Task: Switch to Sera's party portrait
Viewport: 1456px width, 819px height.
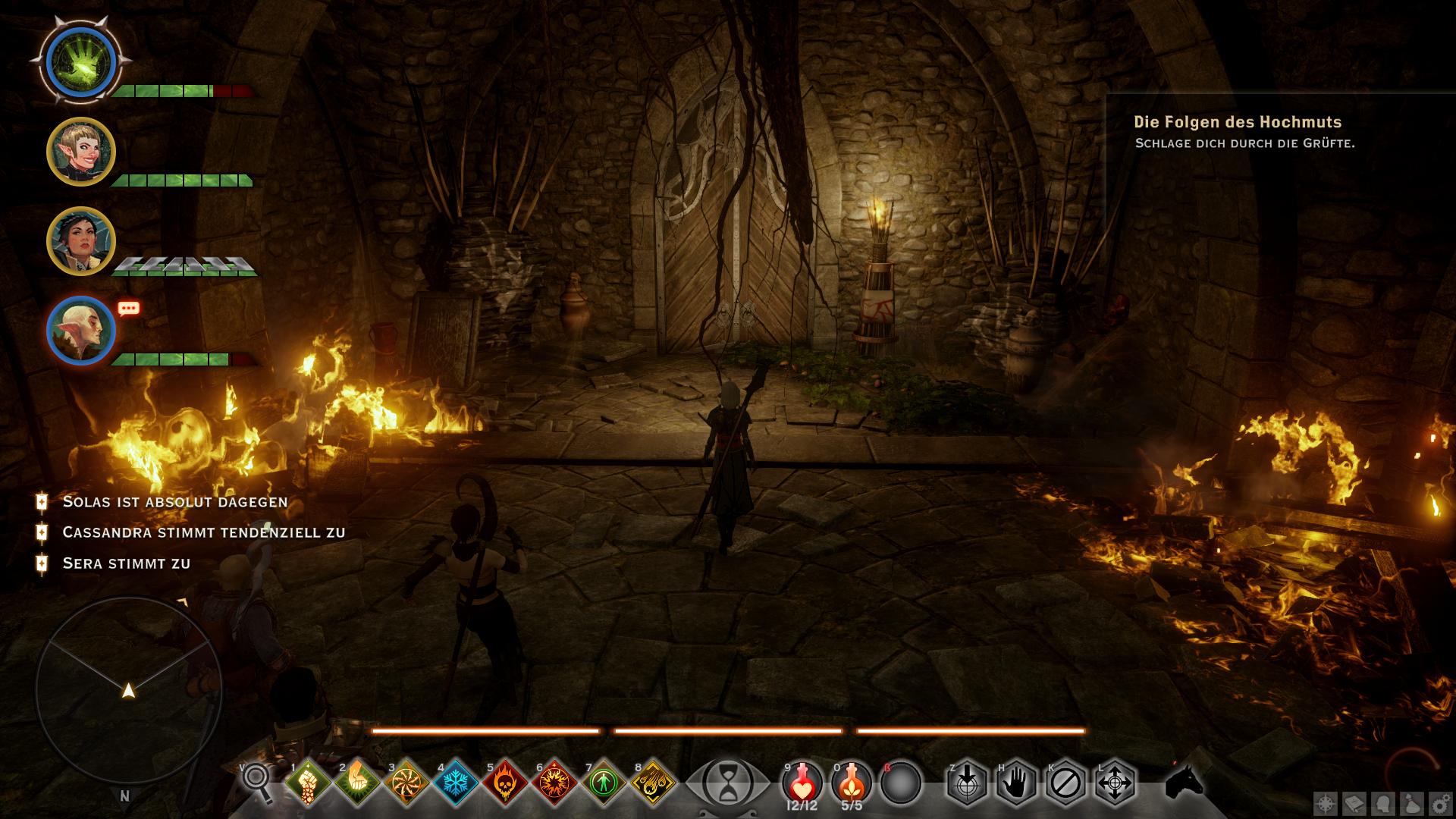Action: [x=80, y=152]
